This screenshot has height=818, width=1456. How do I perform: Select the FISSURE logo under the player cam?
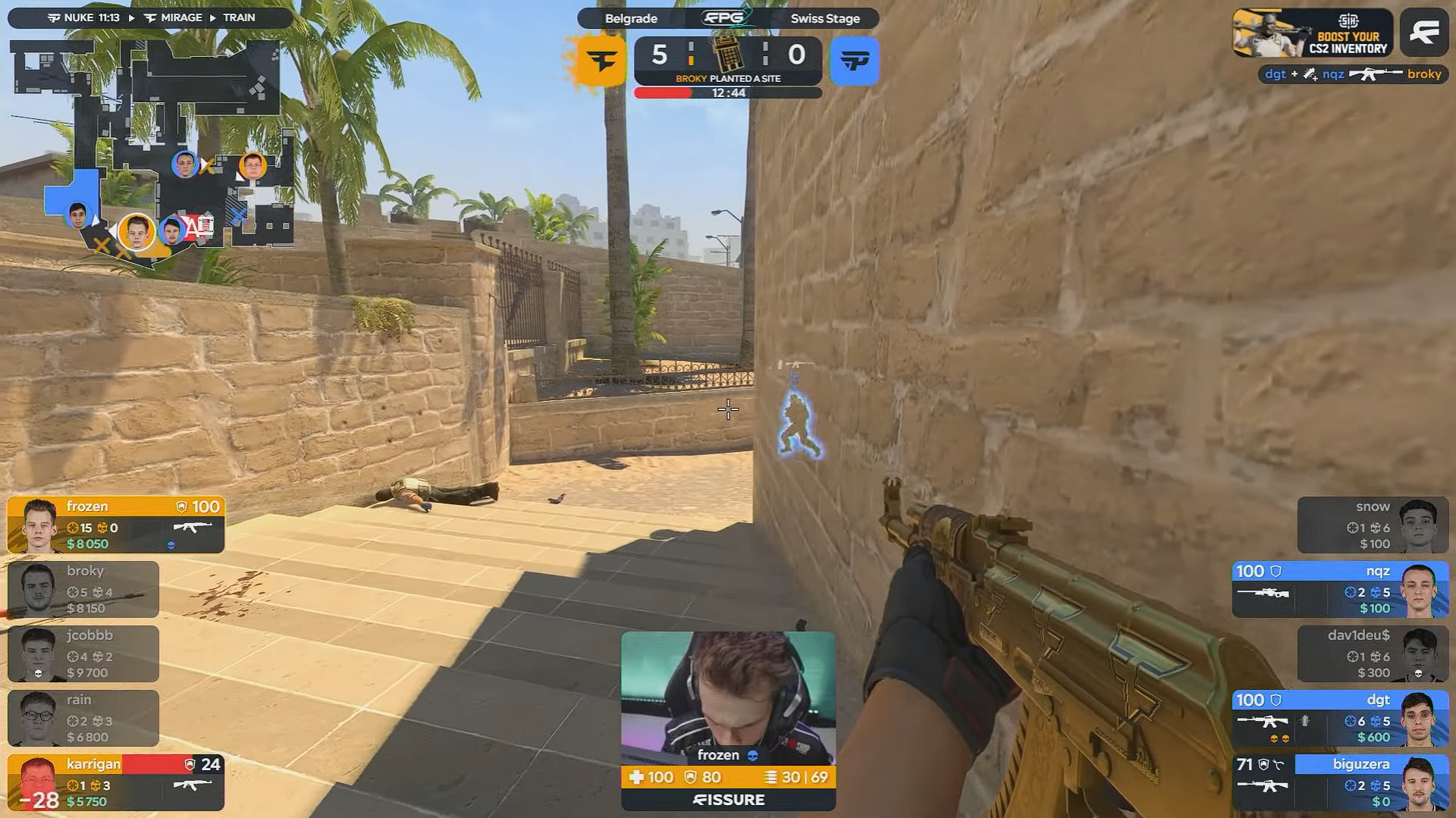tap(728, 800)
